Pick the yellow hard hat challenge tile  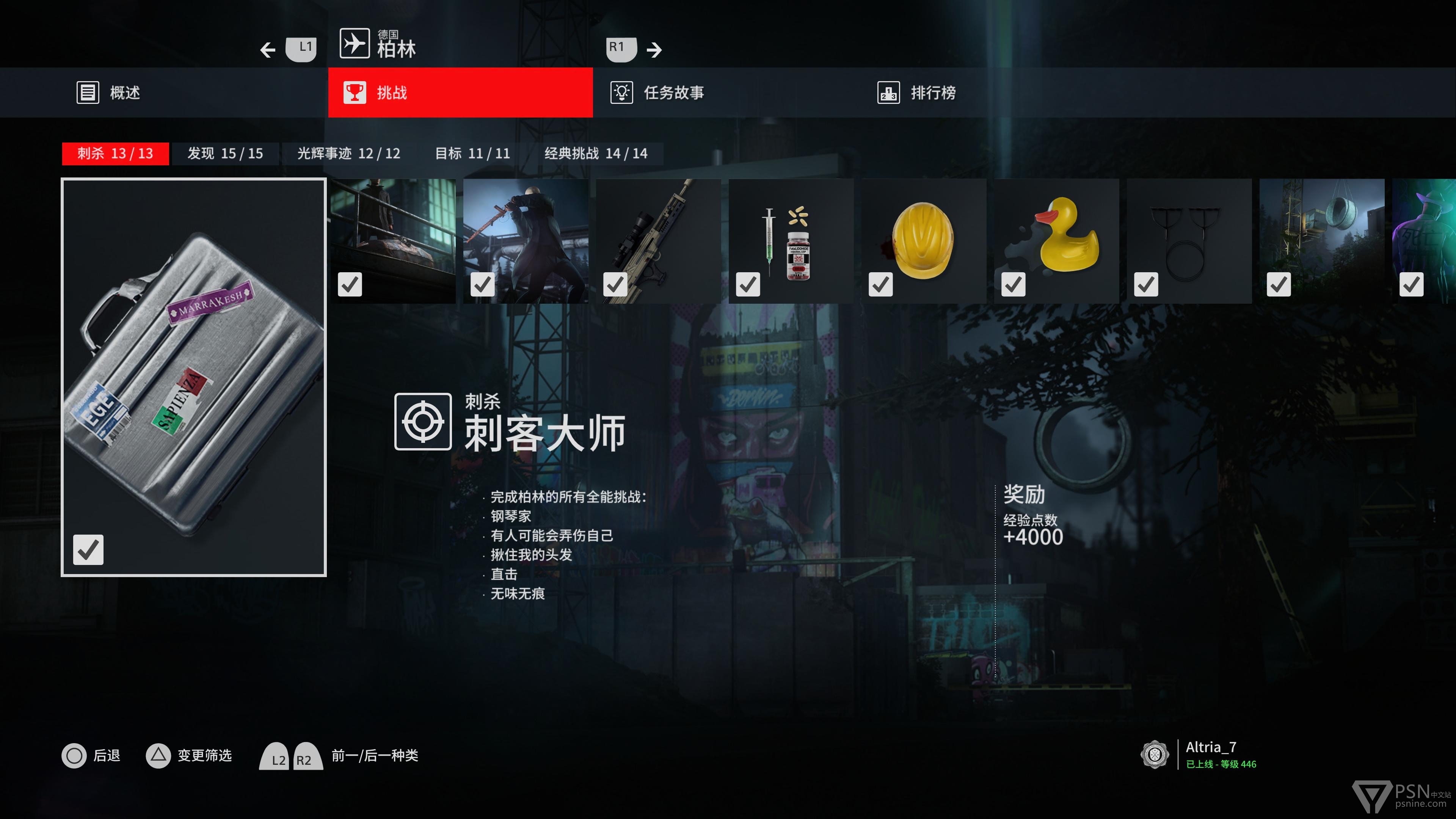pos(924,242)
